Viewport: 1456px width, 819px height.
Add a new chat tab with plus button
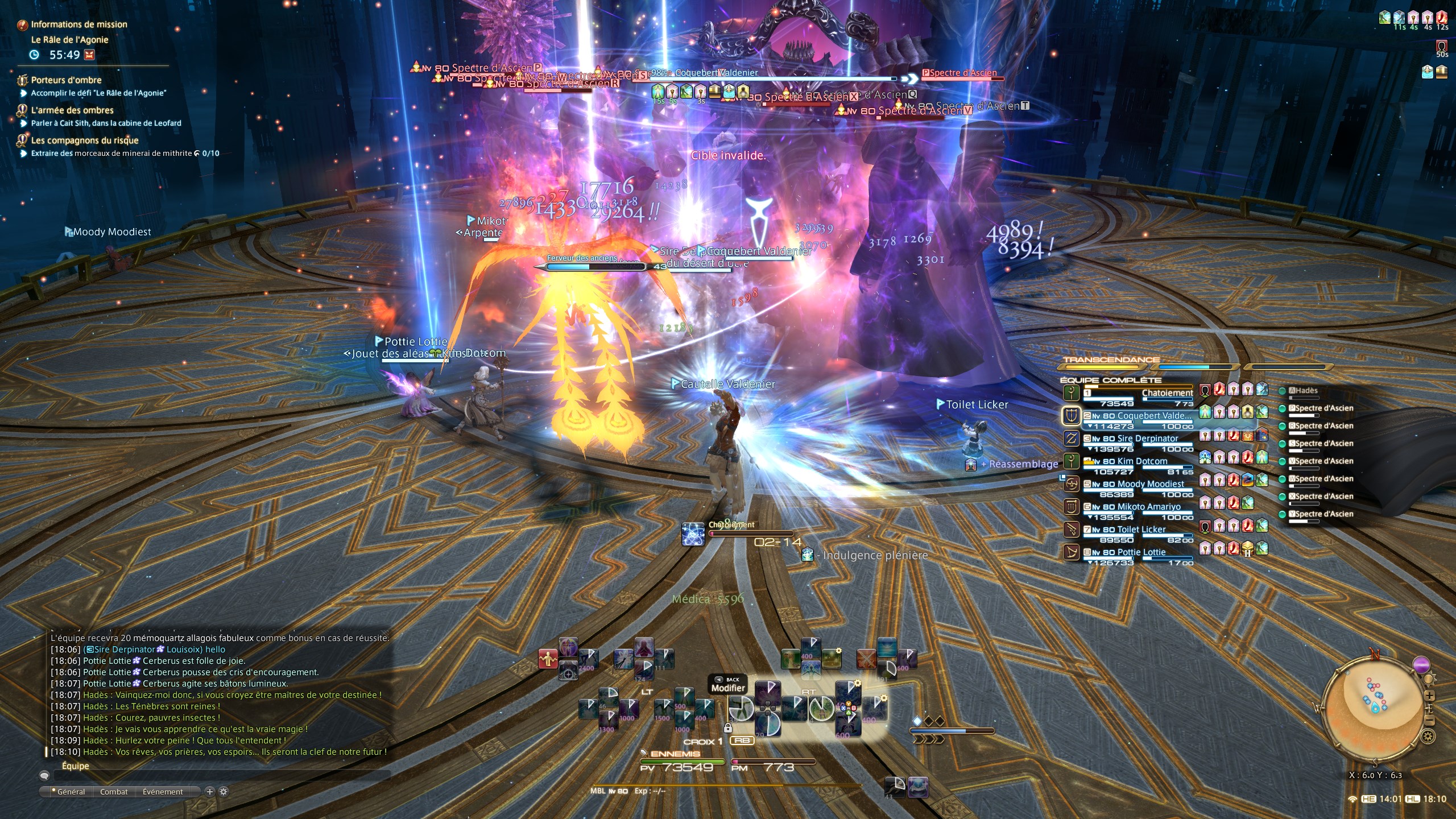(x=209, y=792)
